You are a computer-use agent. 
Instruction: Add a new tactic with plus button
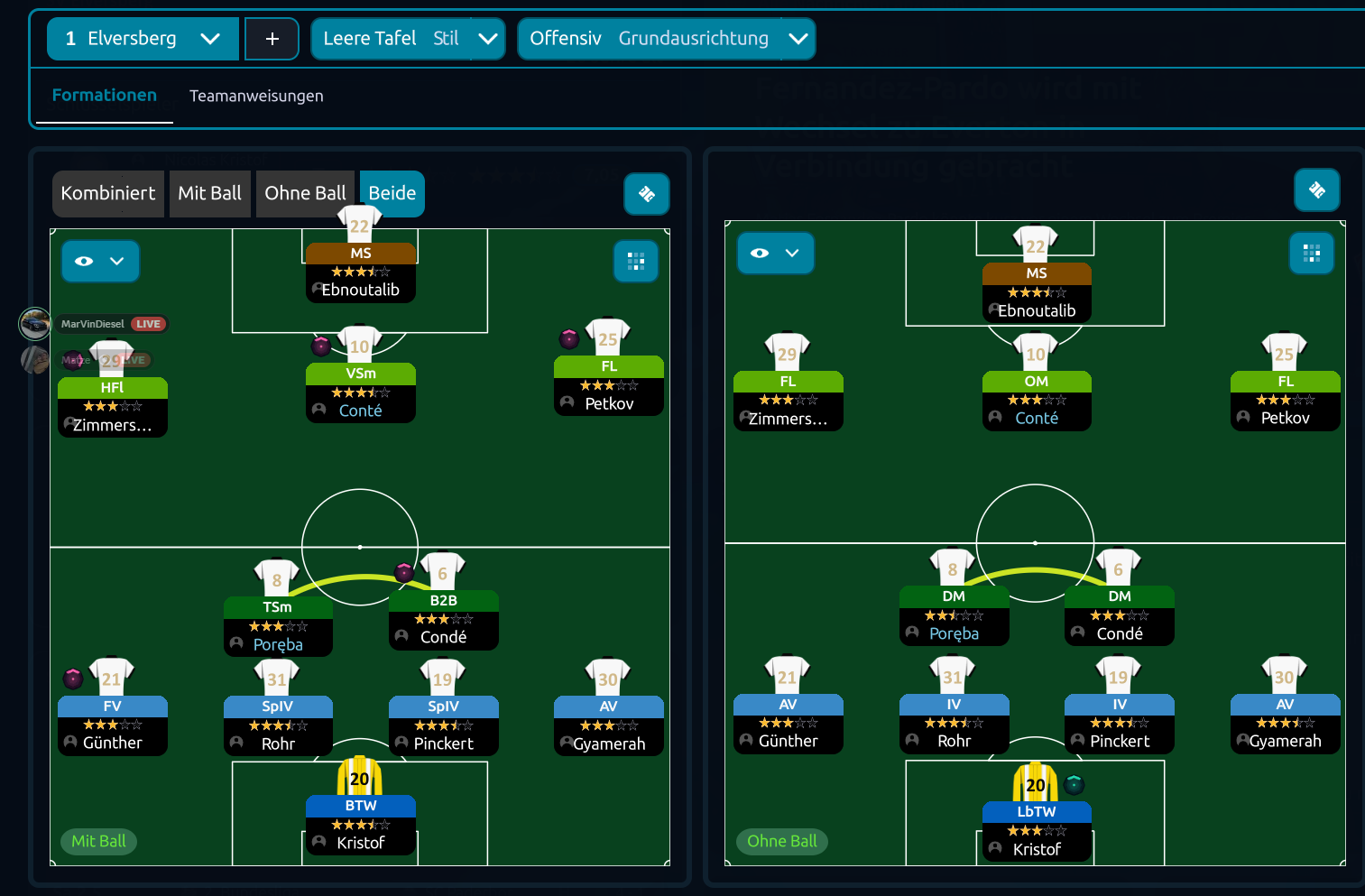272,39
